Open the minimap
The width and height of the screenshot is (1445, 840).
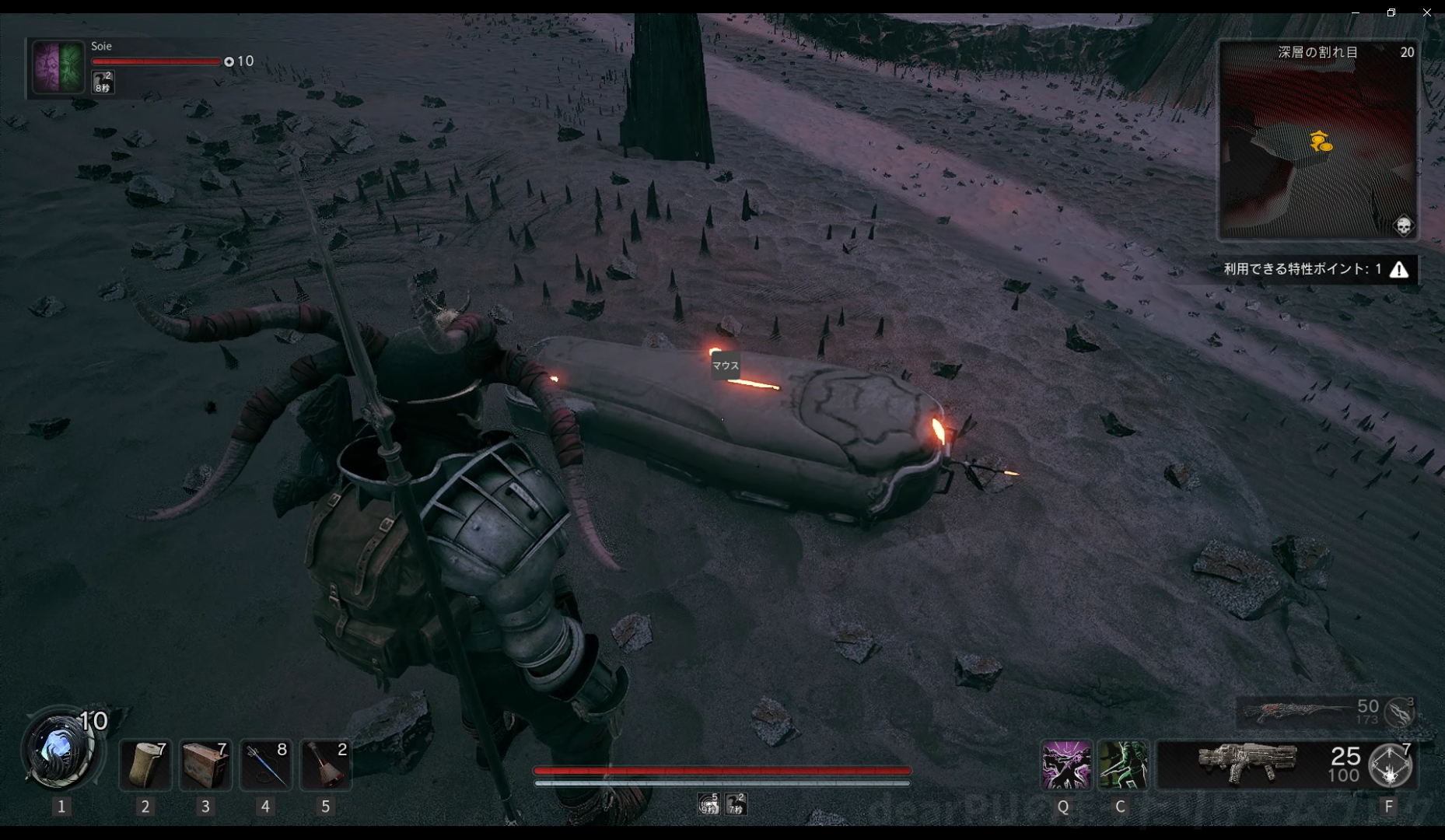coord(1317,140)
